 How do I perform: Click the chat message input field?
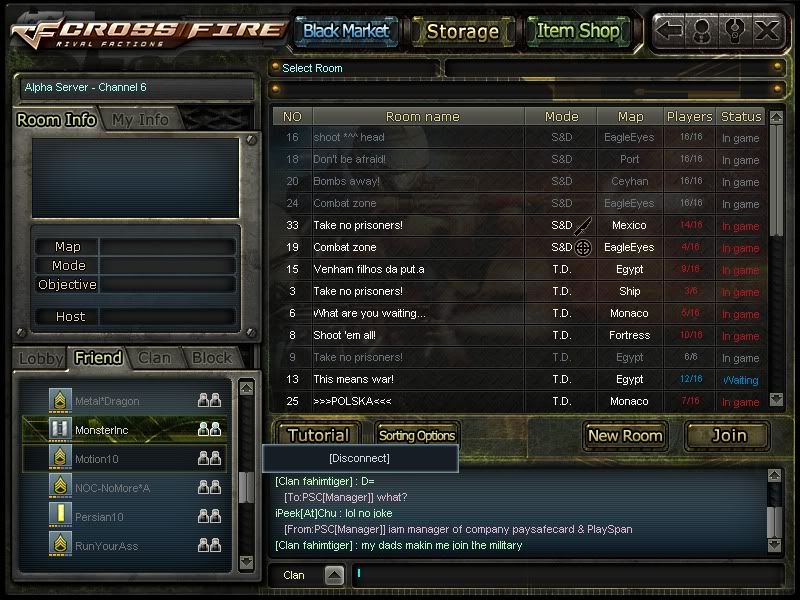pyautogui.click(x=560, y=575)
